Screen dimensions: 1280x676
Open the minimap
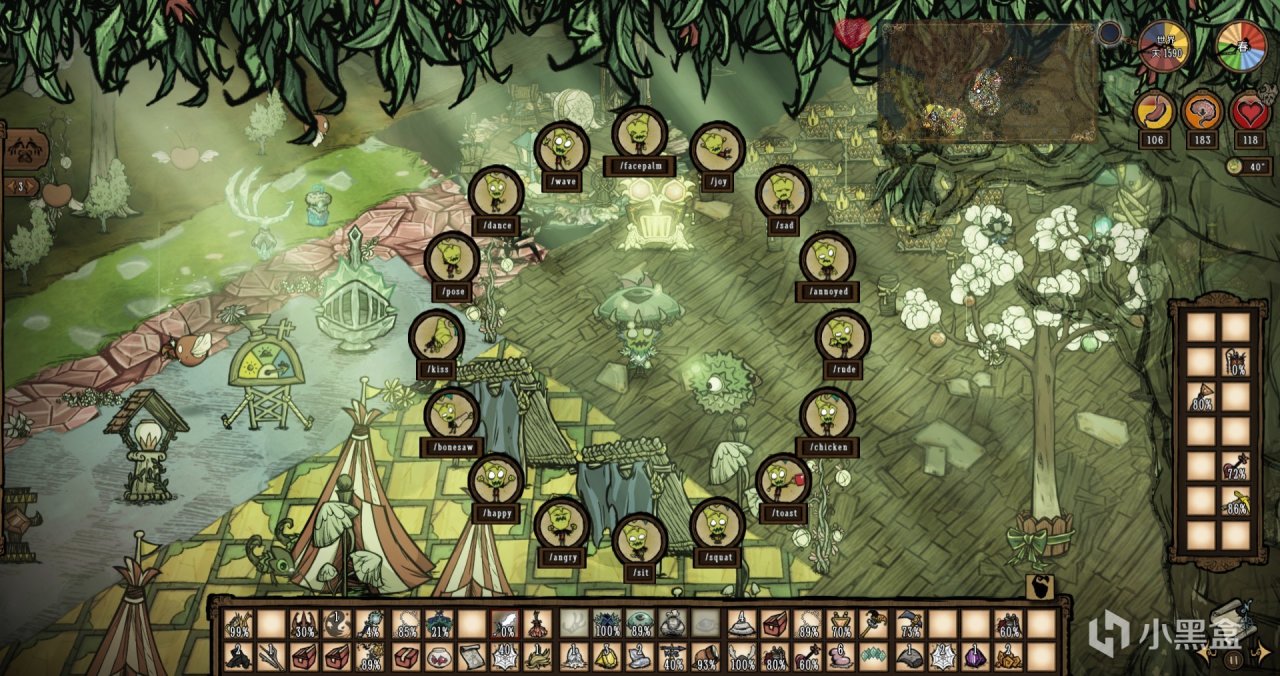pos(988,82)
